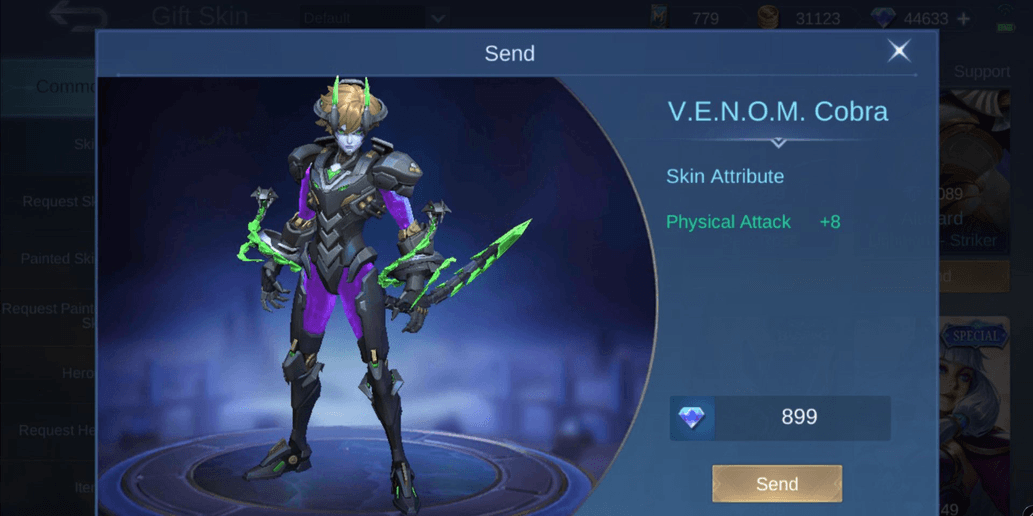Close the Send dialog
This screenshot has width=1033, height=516.
899,51
